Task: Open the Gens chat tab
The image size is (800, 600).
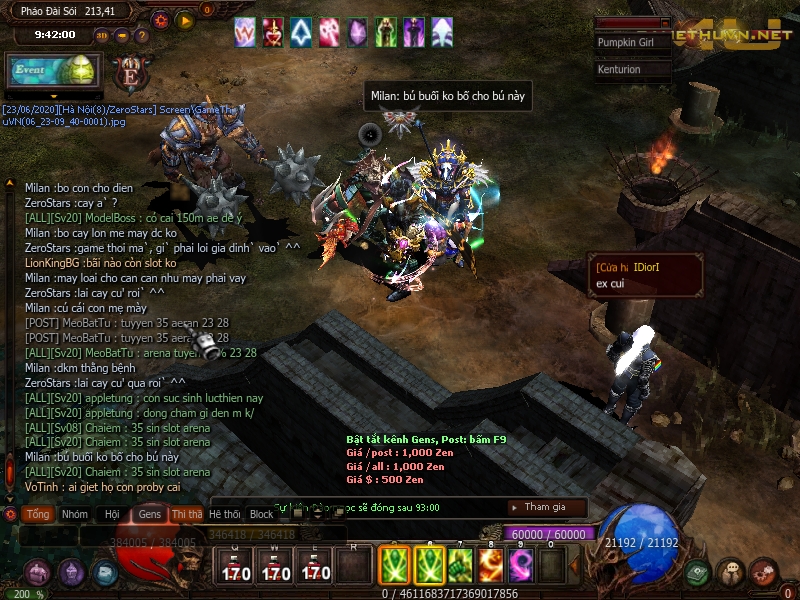Action: (x=150, y=514)
